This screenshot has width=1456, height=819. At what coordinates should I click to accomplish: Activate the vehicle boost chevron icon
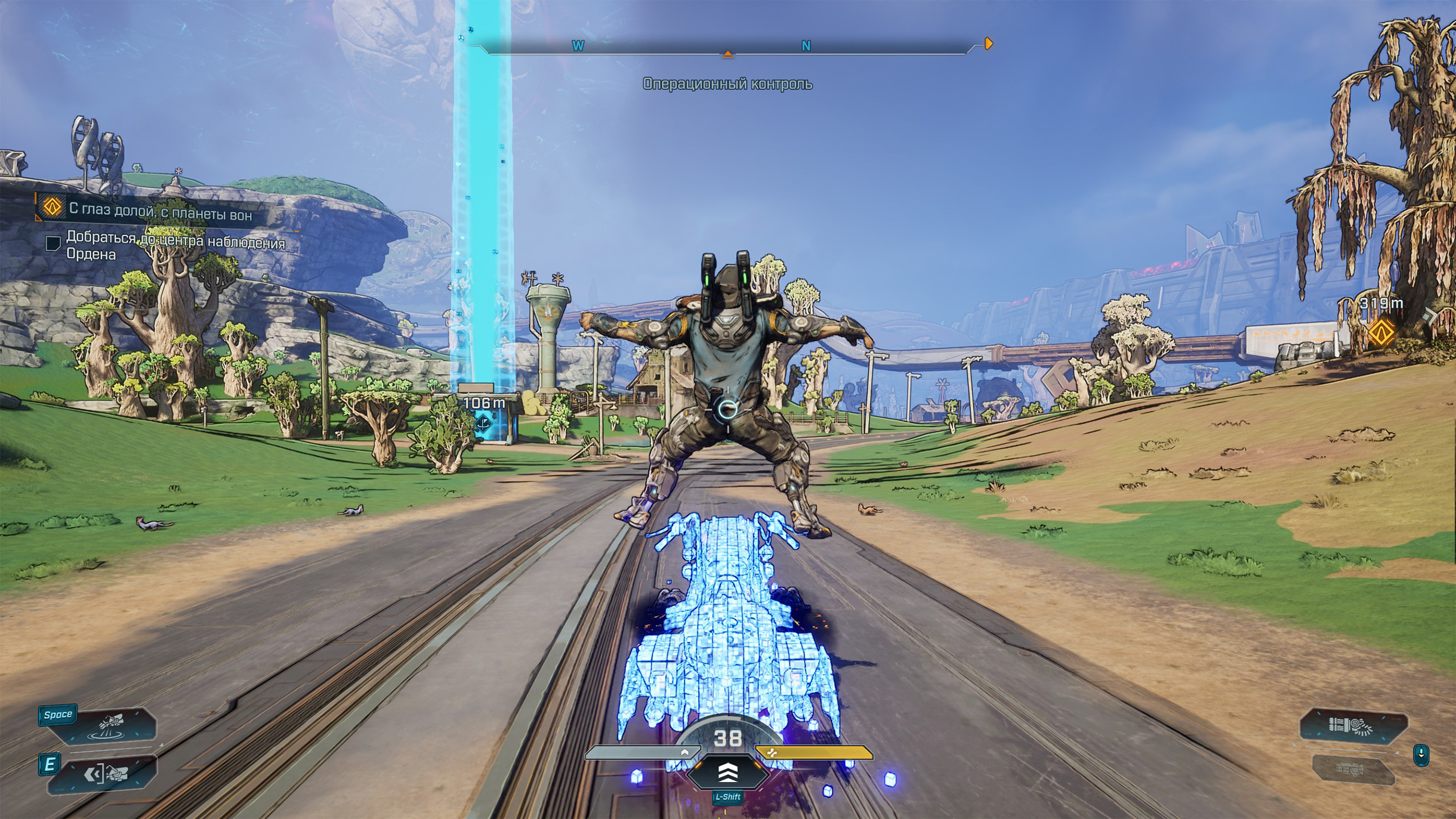pos(727,773)
